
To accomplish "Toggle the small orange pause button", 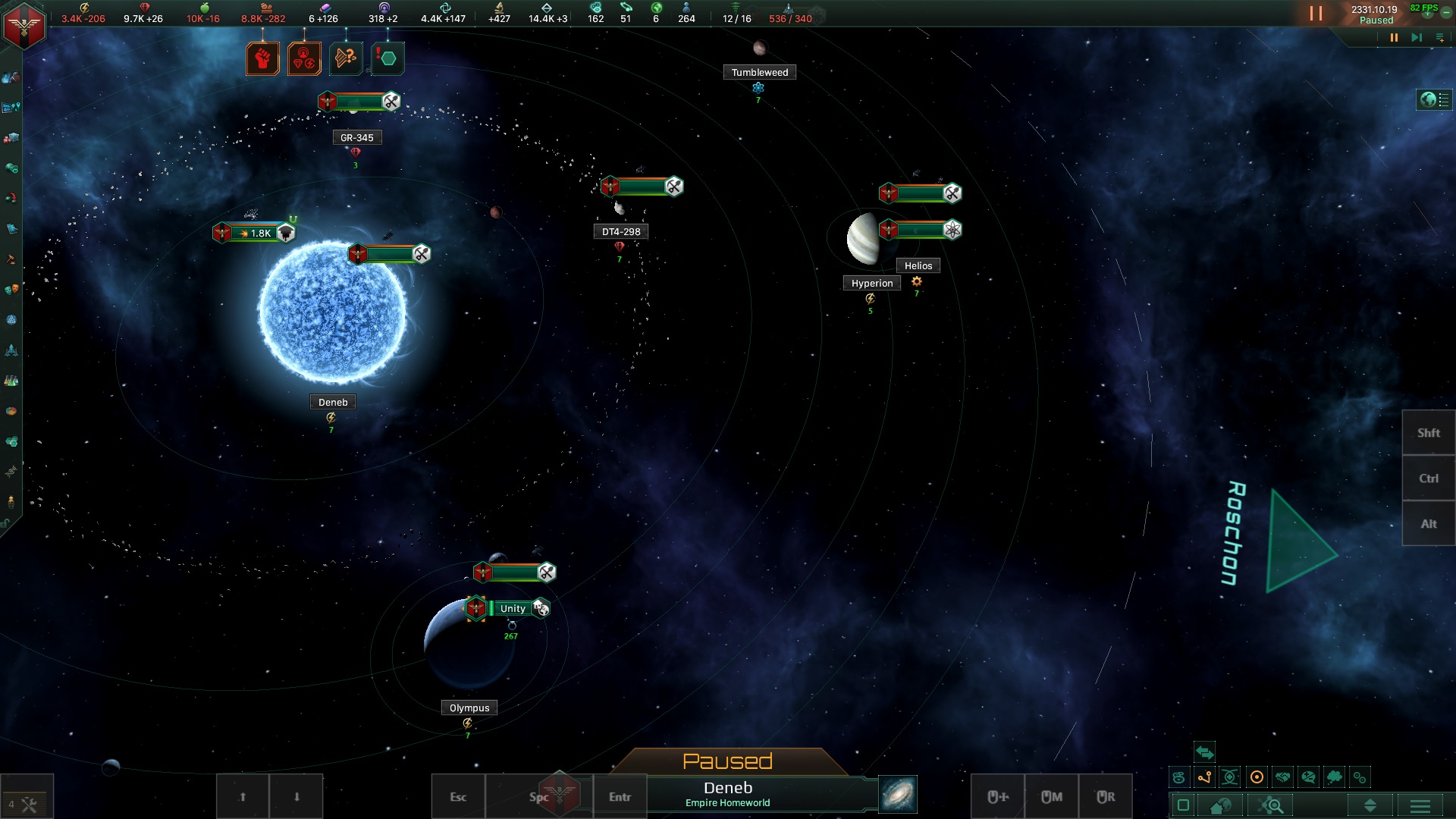I will click(1394, 38).
